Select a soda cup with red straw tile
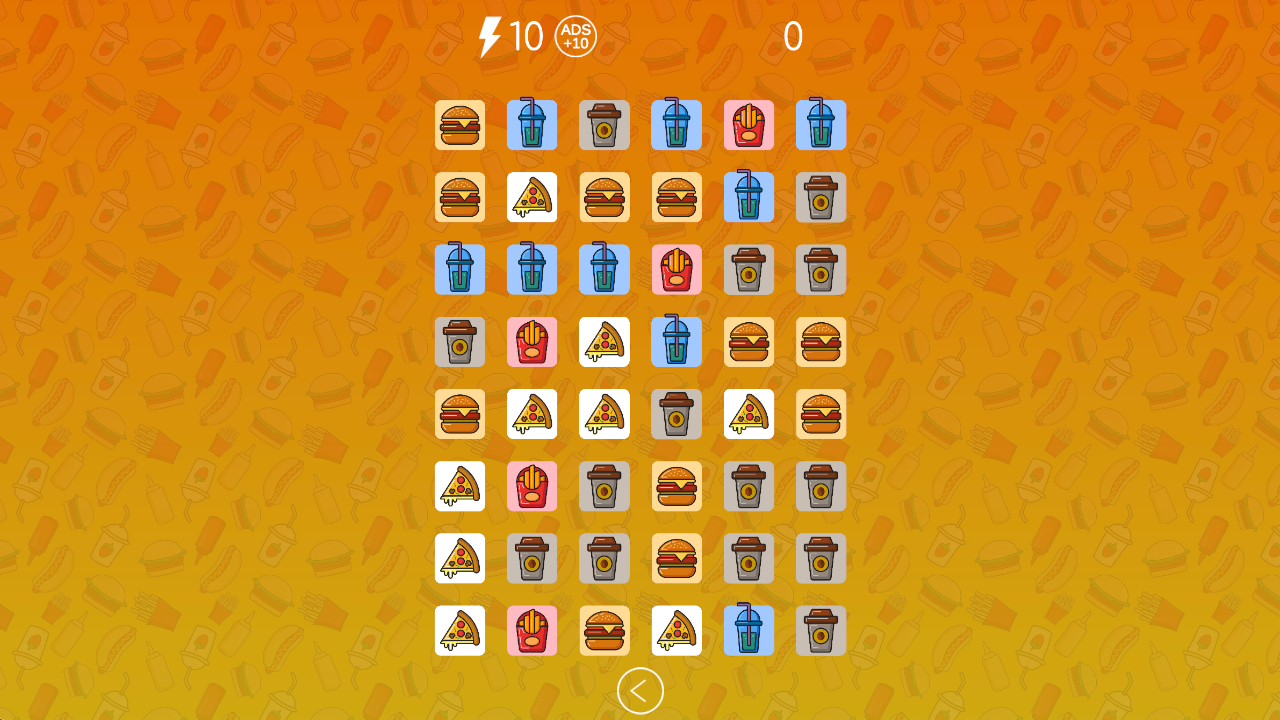 [x=460, y=270]
